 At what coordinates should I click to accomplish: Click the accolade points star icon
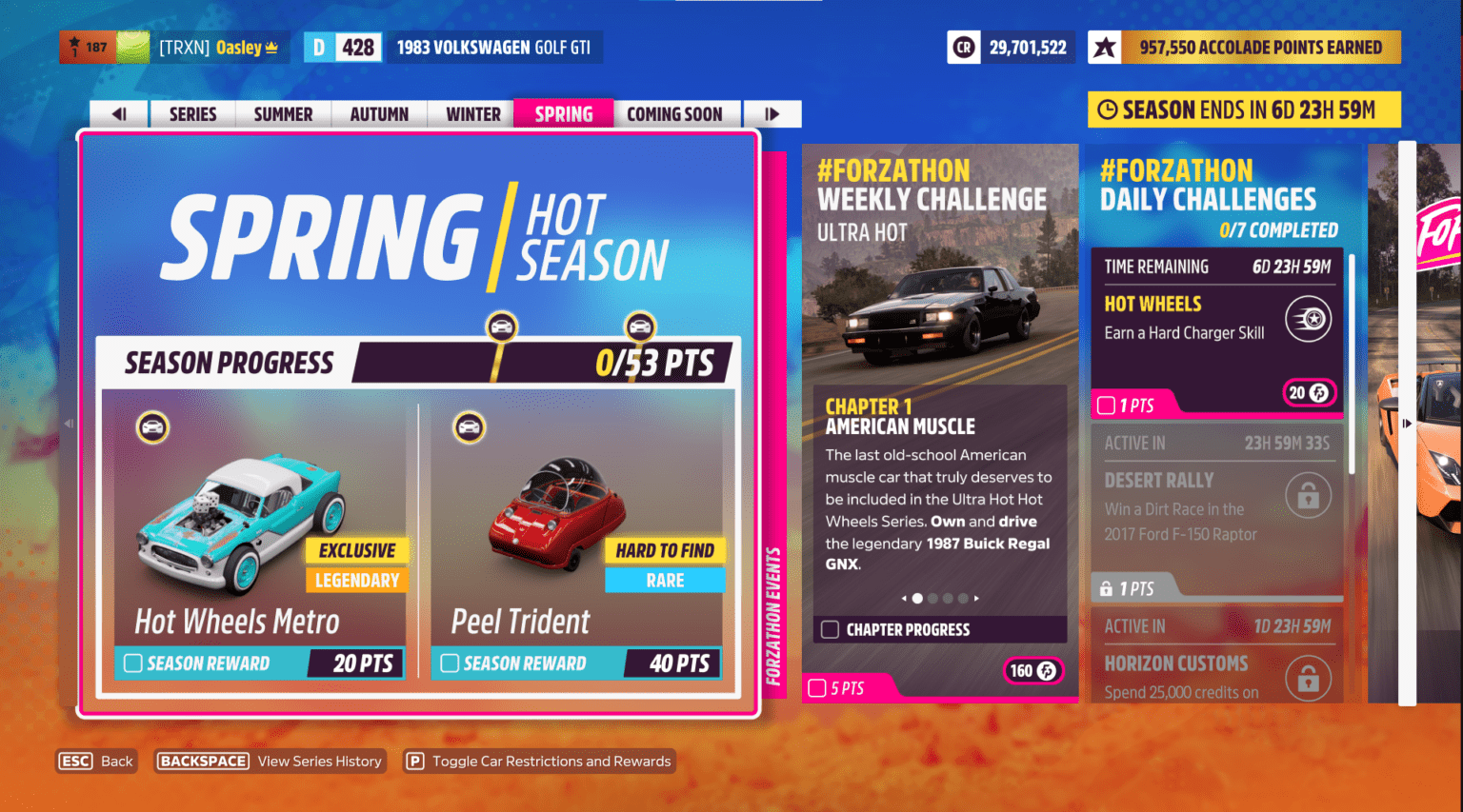pyautogui.click(x=1105, y=46)
